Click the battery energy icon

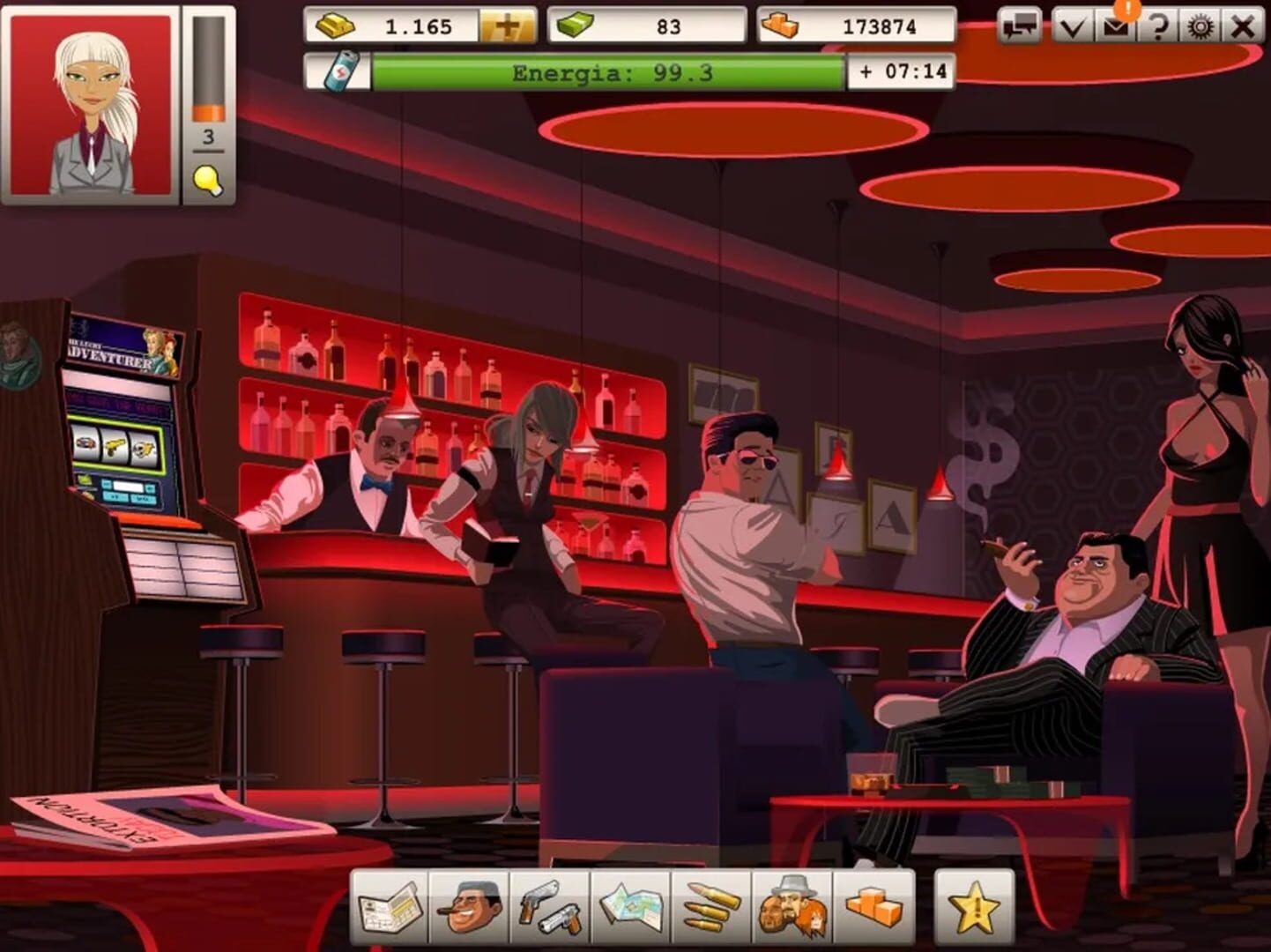pyautogui.click(x=339, y=72)
